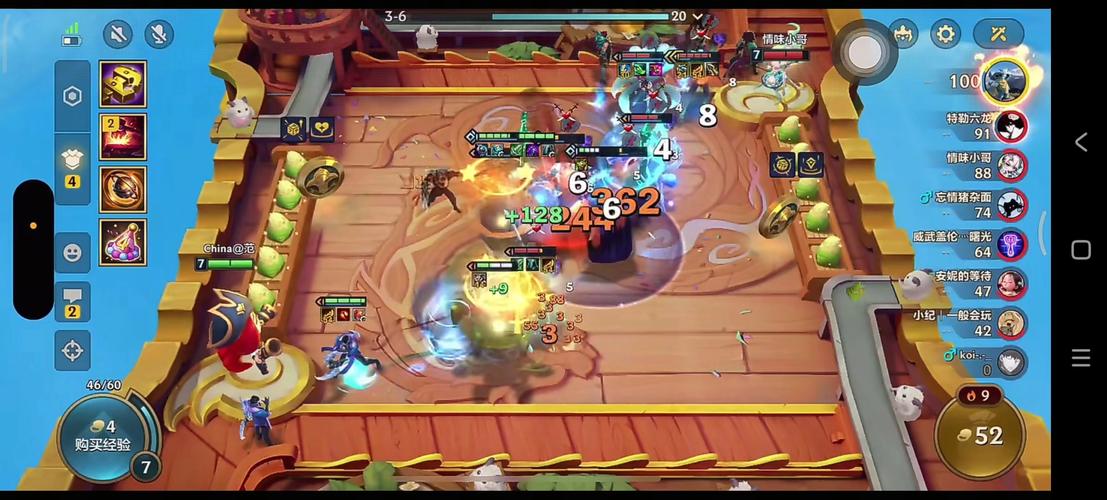View player 情味小哥 on the scoreboard
Screen dimensions: 1107x500
pos(1010,165)
